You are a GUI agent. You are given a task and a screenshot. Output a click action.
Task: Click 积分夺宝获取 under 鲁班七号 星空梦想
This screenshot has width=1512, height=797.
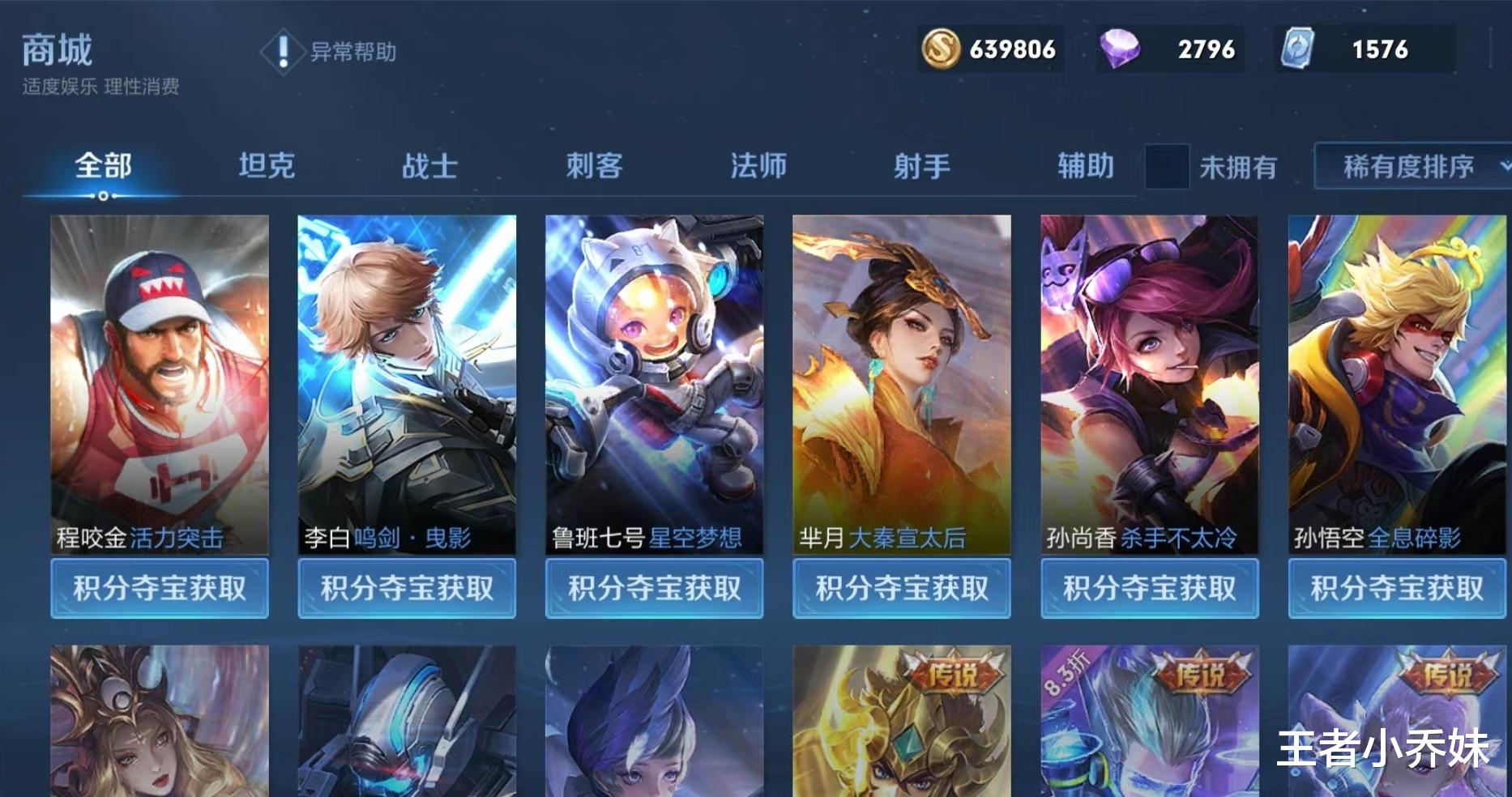click(x=655, y=589)
